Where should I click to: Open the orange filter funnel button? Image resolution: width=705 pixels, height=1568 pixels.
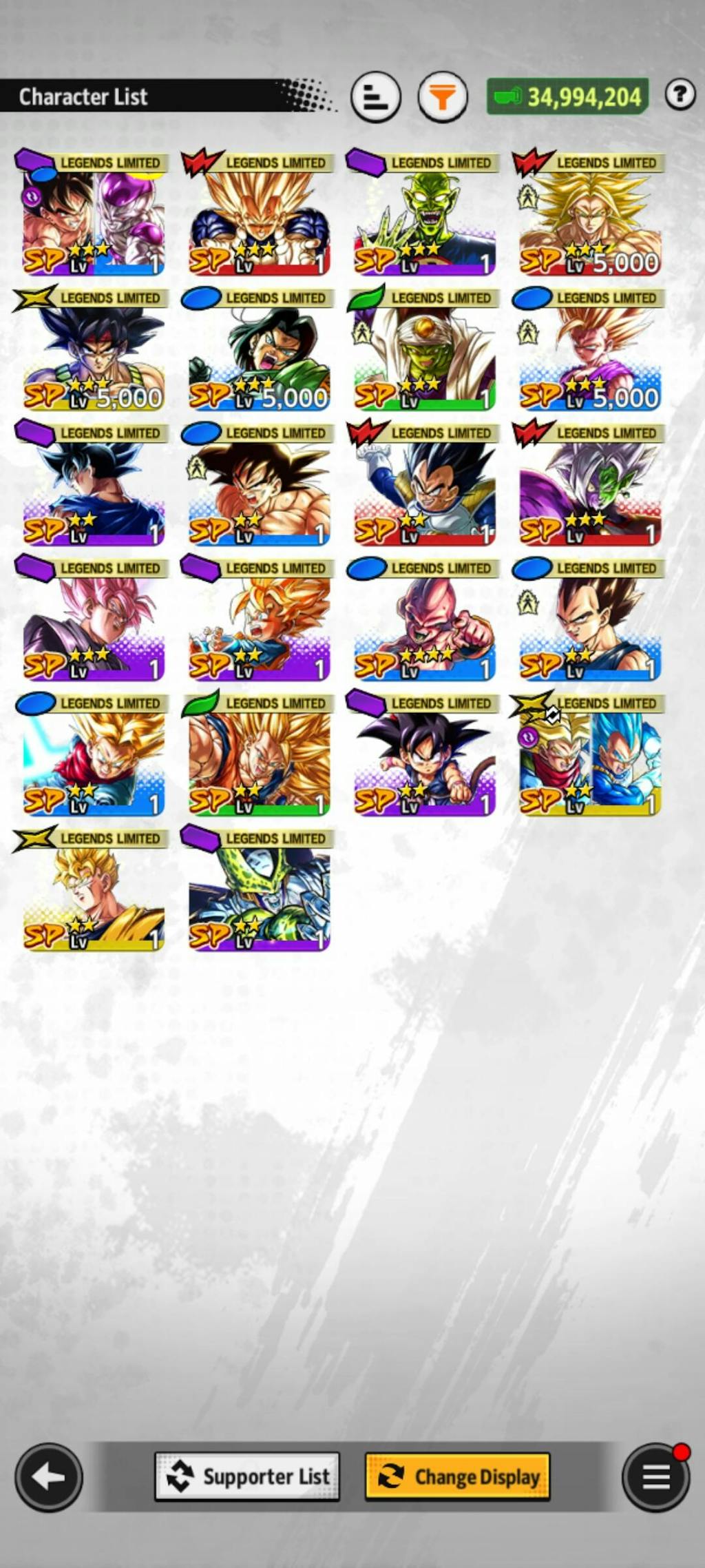tap(443, 97)
